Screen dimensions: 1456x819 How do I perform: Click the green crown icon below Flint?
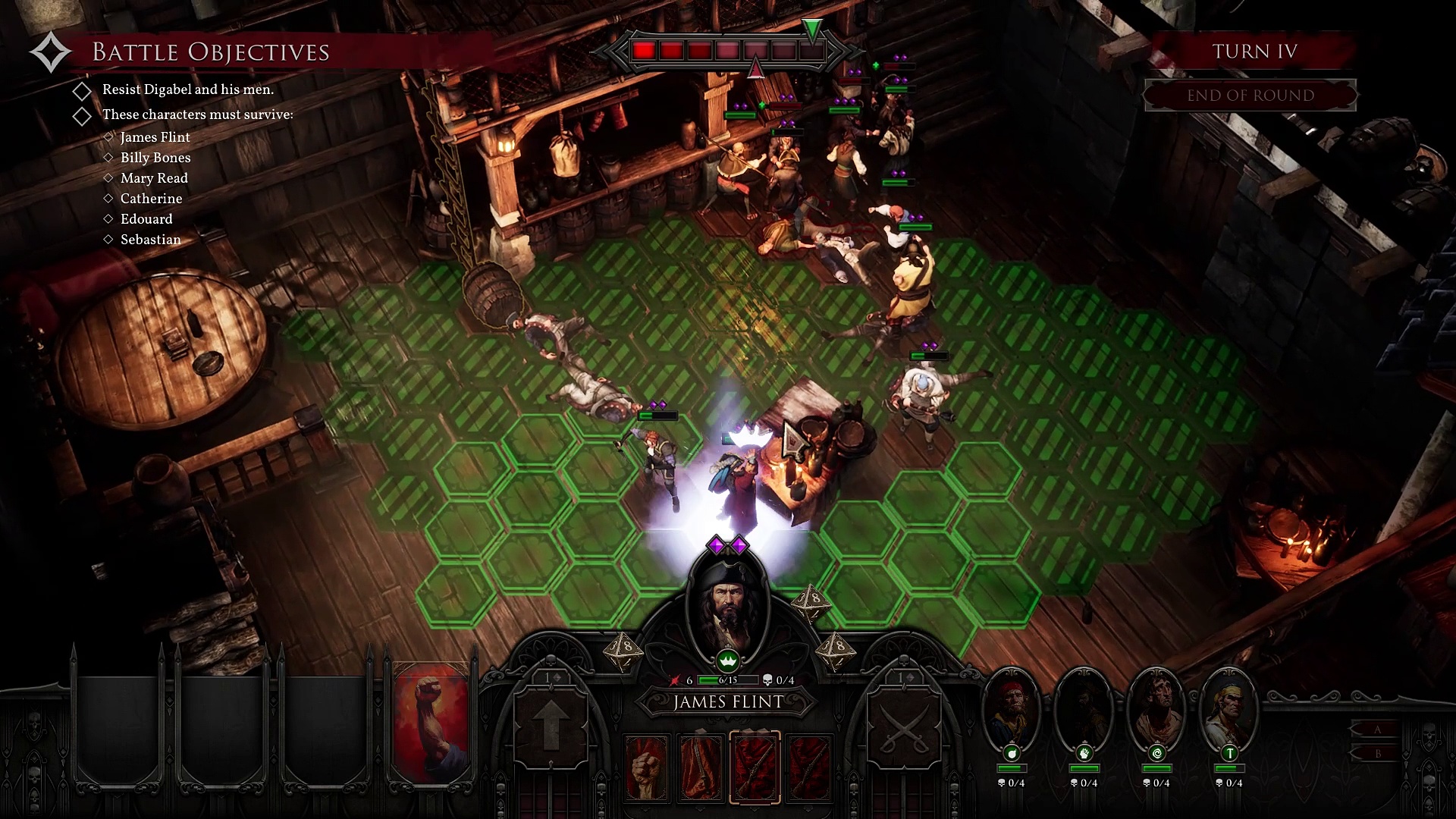(x=727, y=661)
